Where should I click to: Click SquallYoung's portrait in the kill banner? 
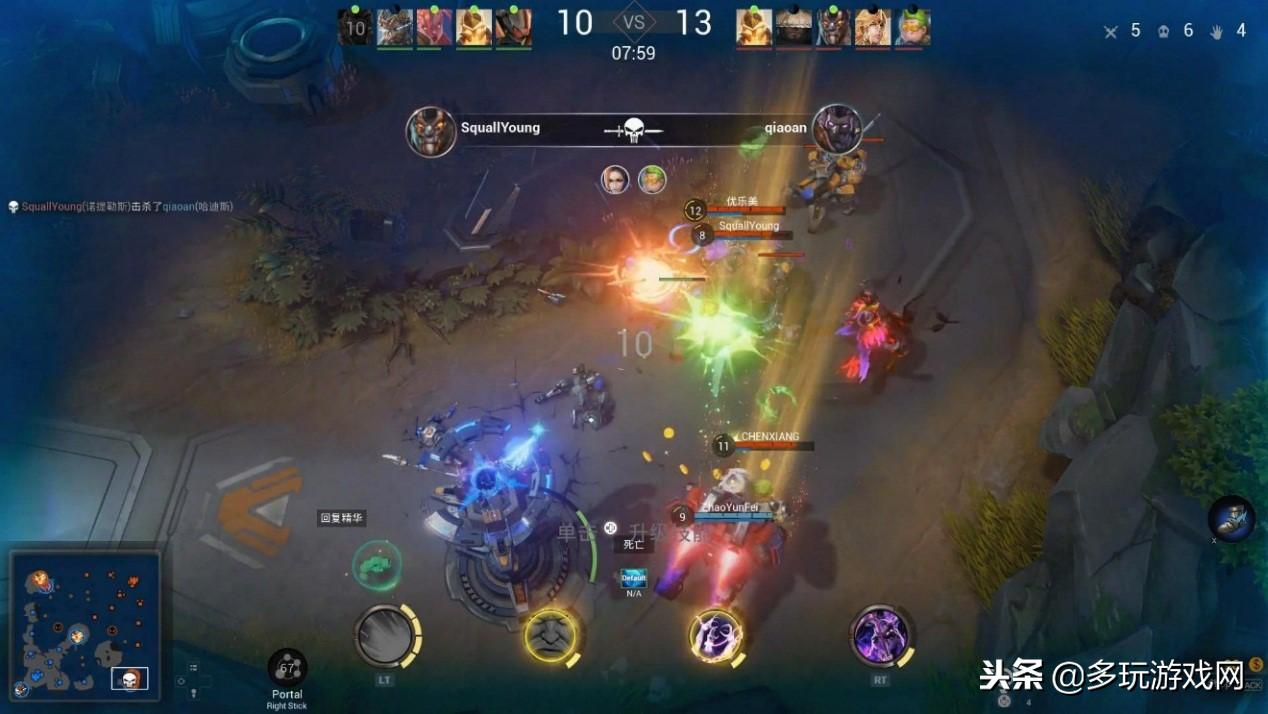[432, 132]
